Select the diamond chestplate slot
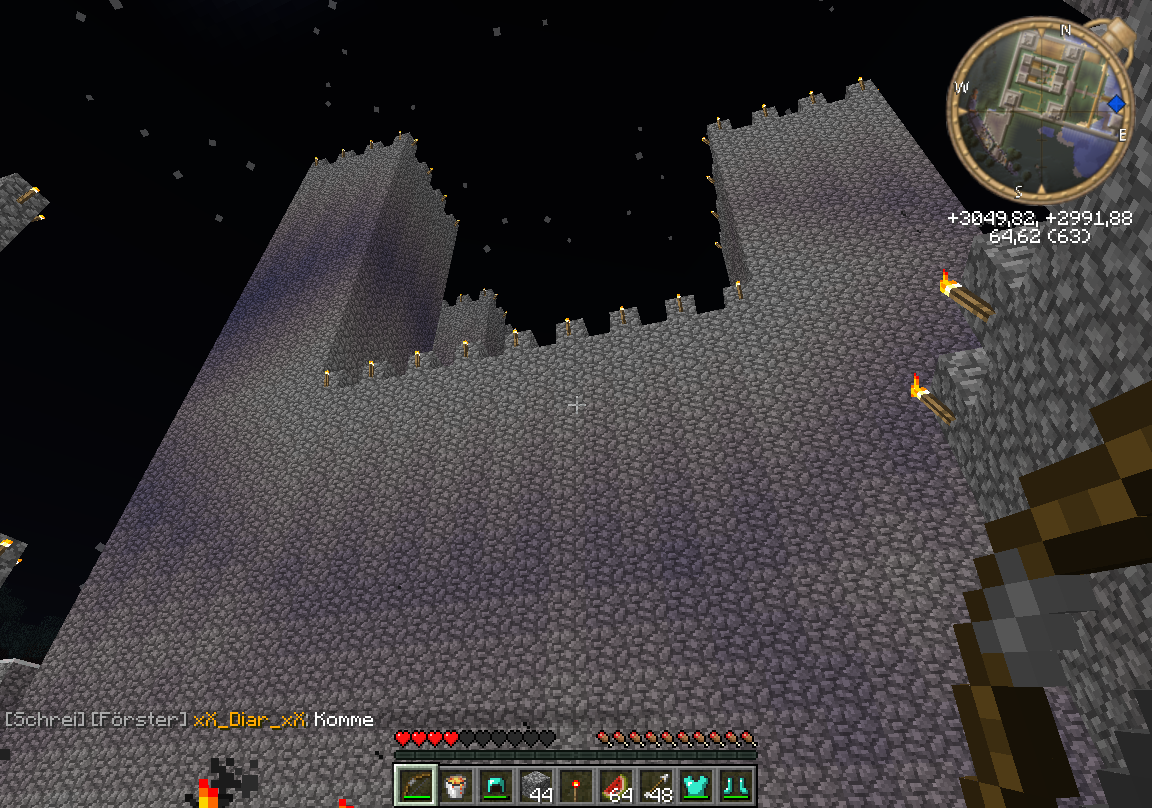The width and height of the screenshot is (1152, 808). tap(697, 785)
